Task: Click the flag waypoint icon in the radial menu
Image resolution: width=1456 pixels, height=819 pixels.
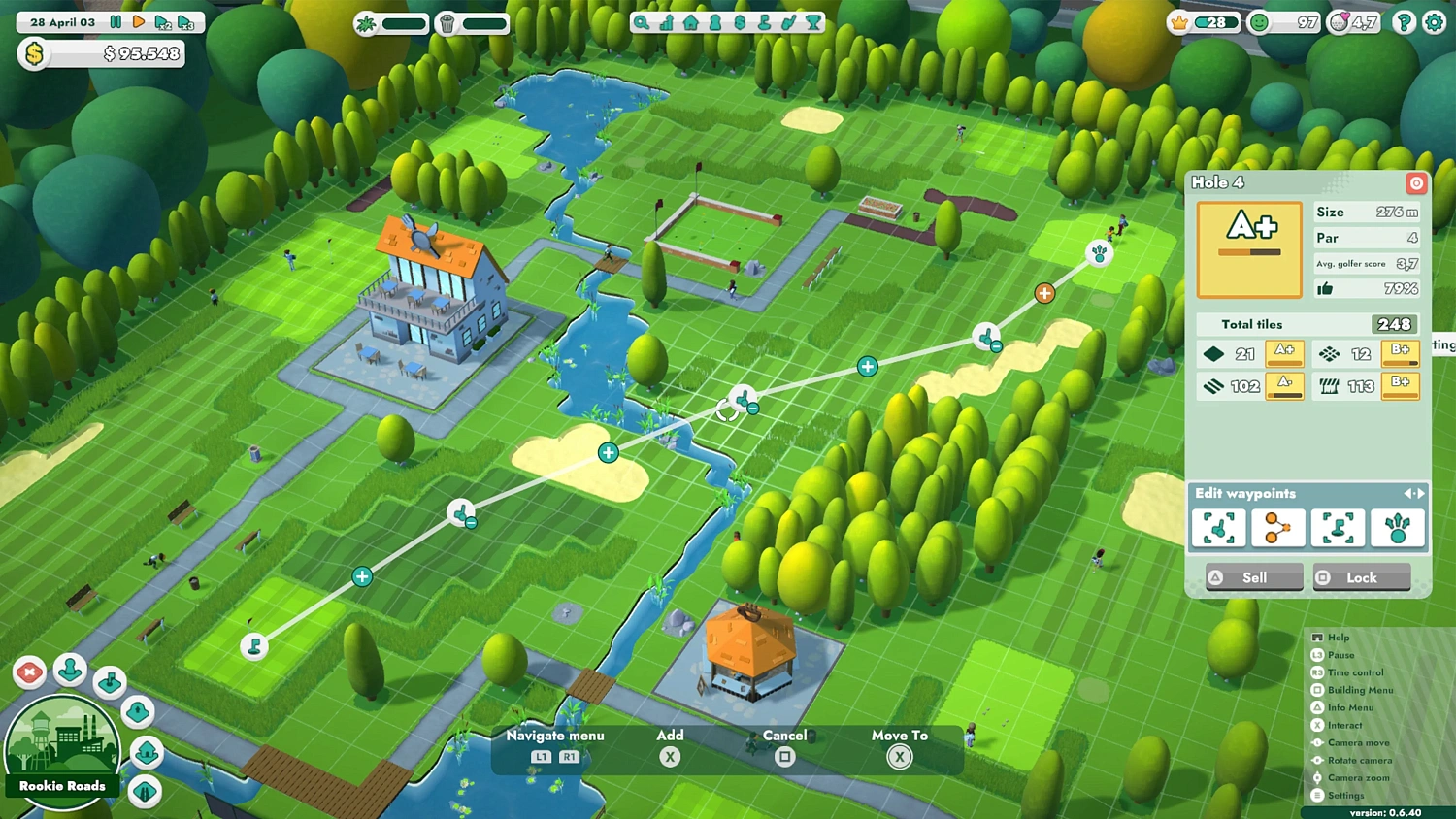Action: click(x=110, y=682)
